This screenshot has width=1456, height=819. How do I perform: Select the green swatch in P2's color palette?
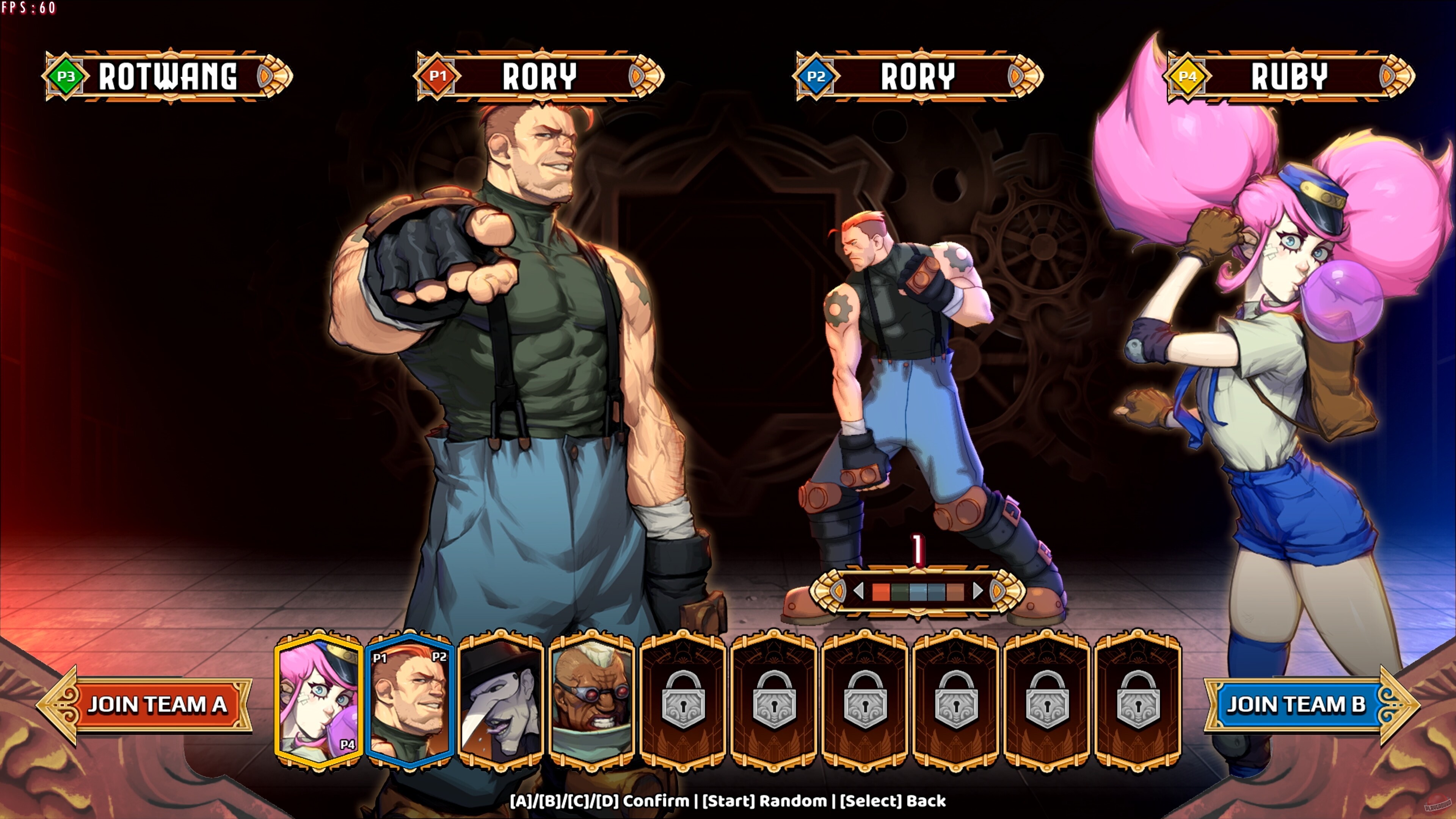point(900,592)
